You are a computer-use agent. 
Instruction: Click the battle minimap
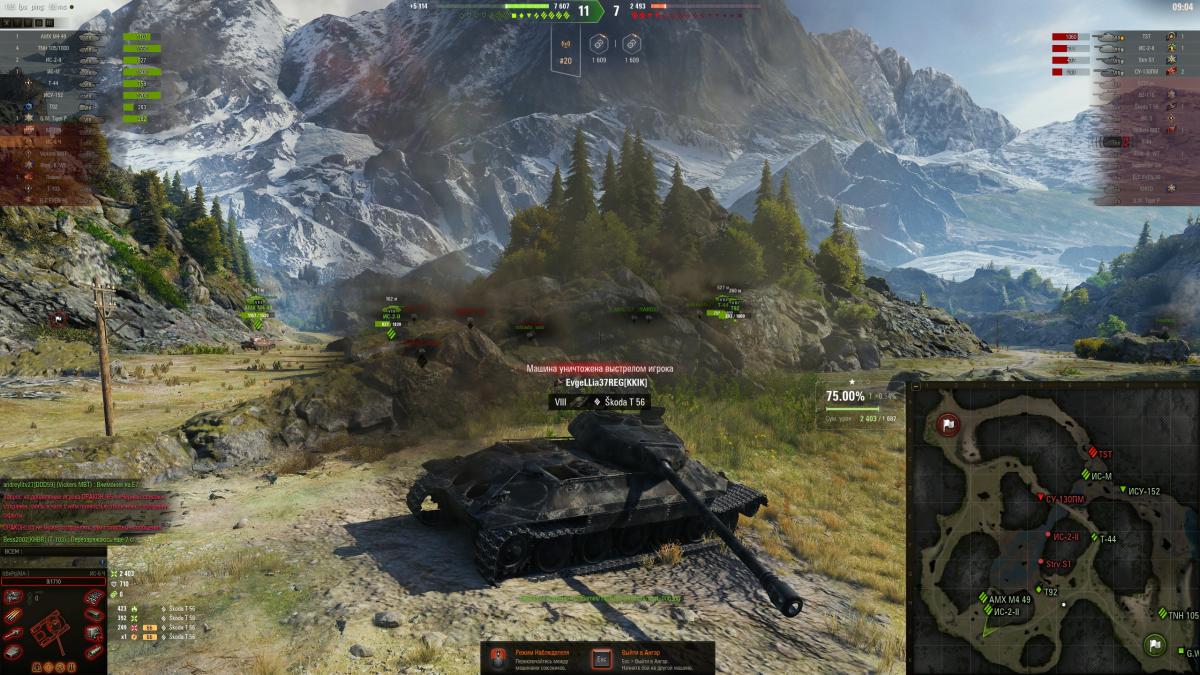click(1054, 527)
